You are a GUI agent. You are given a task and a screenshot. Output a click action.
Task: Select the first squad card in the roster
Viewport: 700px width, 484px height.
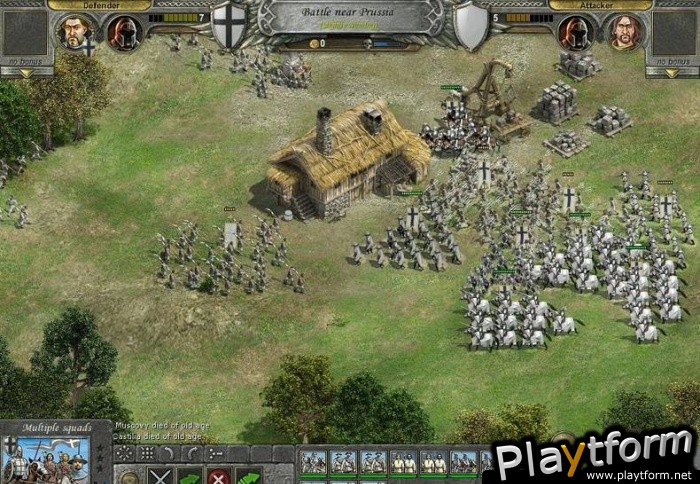click(x=314, y=461)
